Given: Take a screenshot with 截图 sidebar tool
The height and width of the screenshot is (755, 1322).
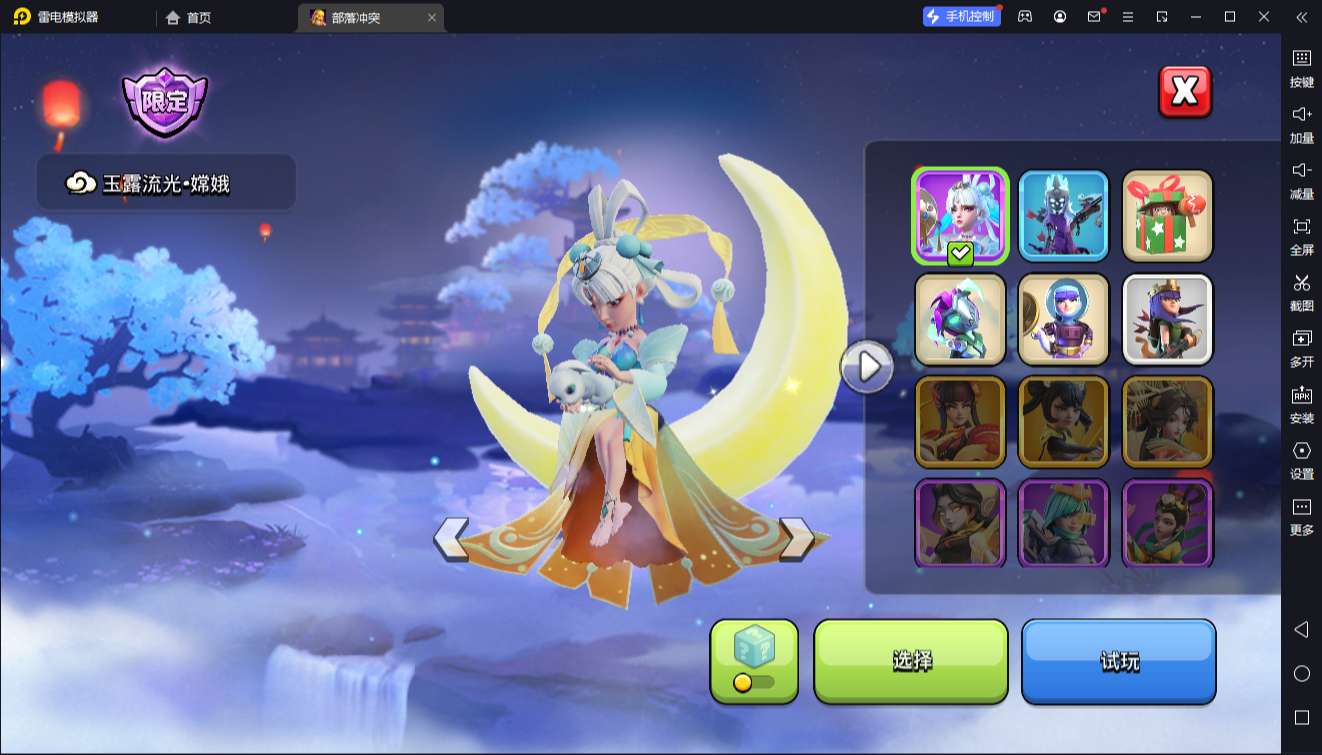Looking at the screenshot, I should click(x=1301, y=290).
